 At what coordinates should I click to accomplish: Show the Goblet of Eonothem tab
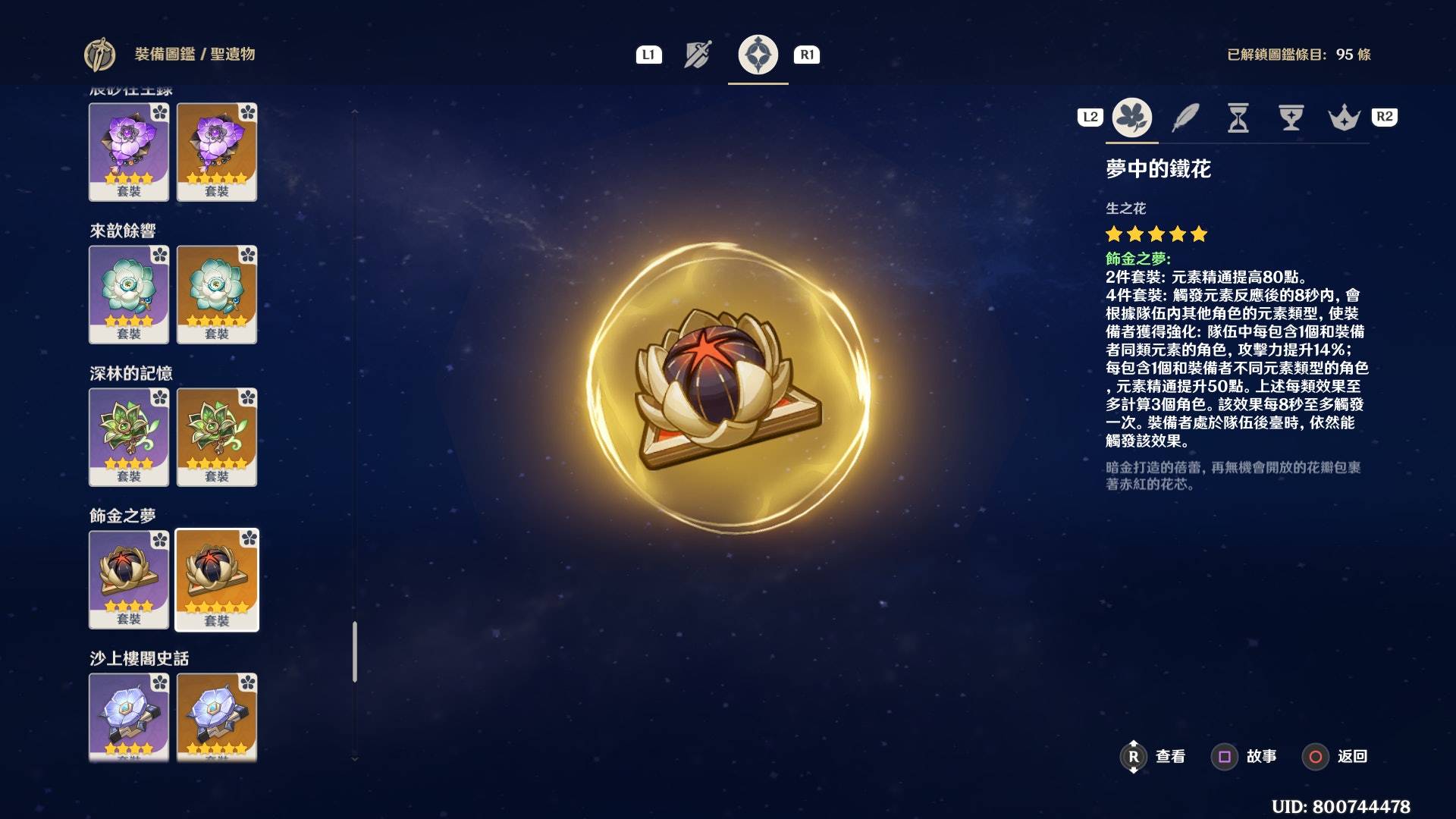point(1291,118)
